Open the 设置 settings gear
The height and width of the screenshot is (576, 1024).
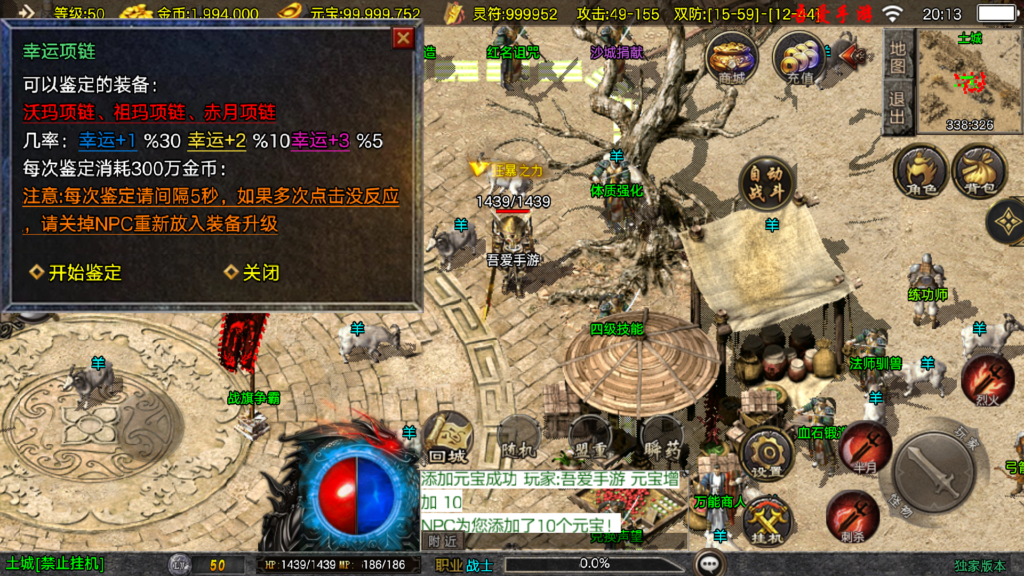pos(767,455)
